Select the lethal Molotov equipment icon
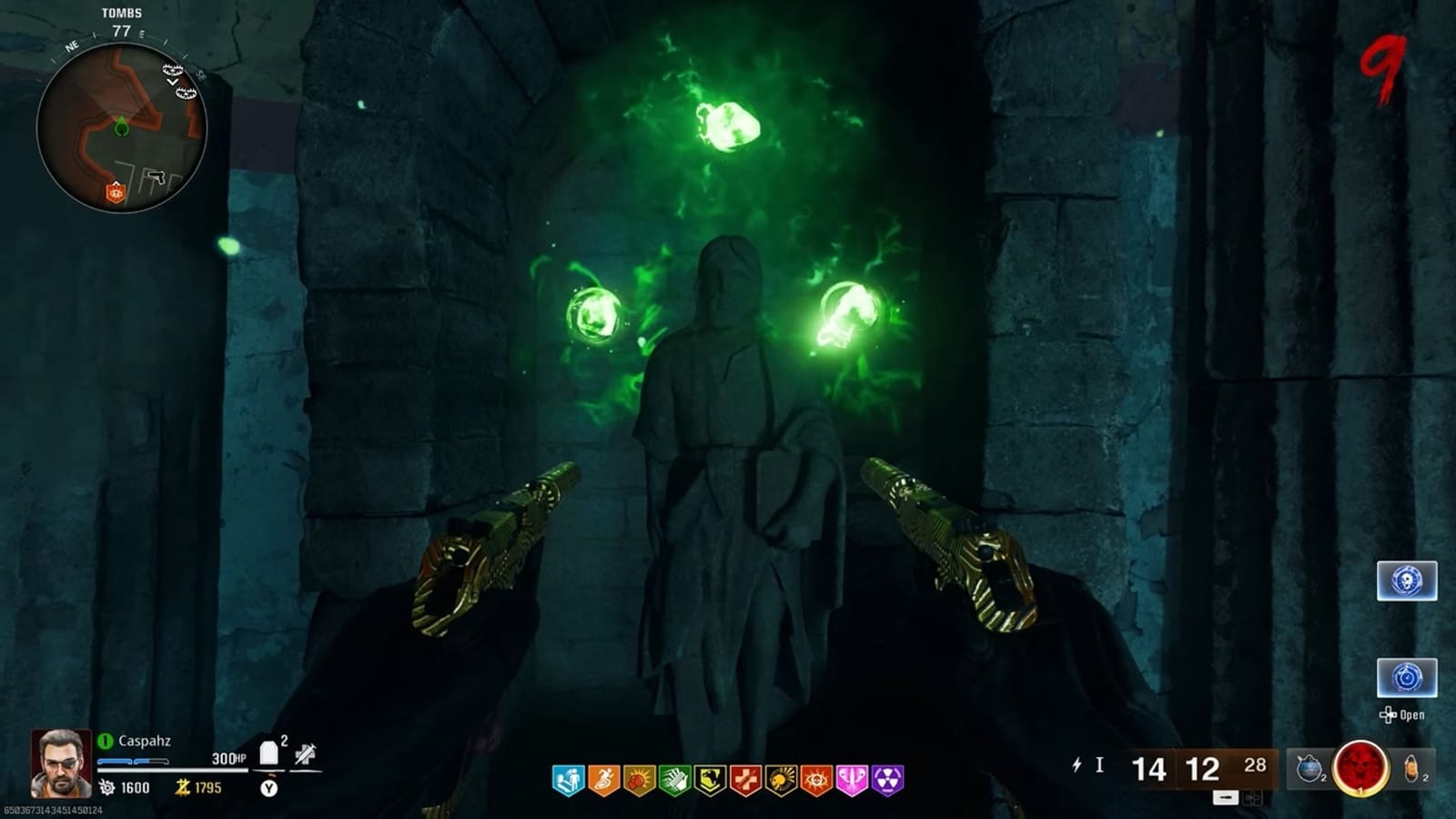 tap(1410, 769)
